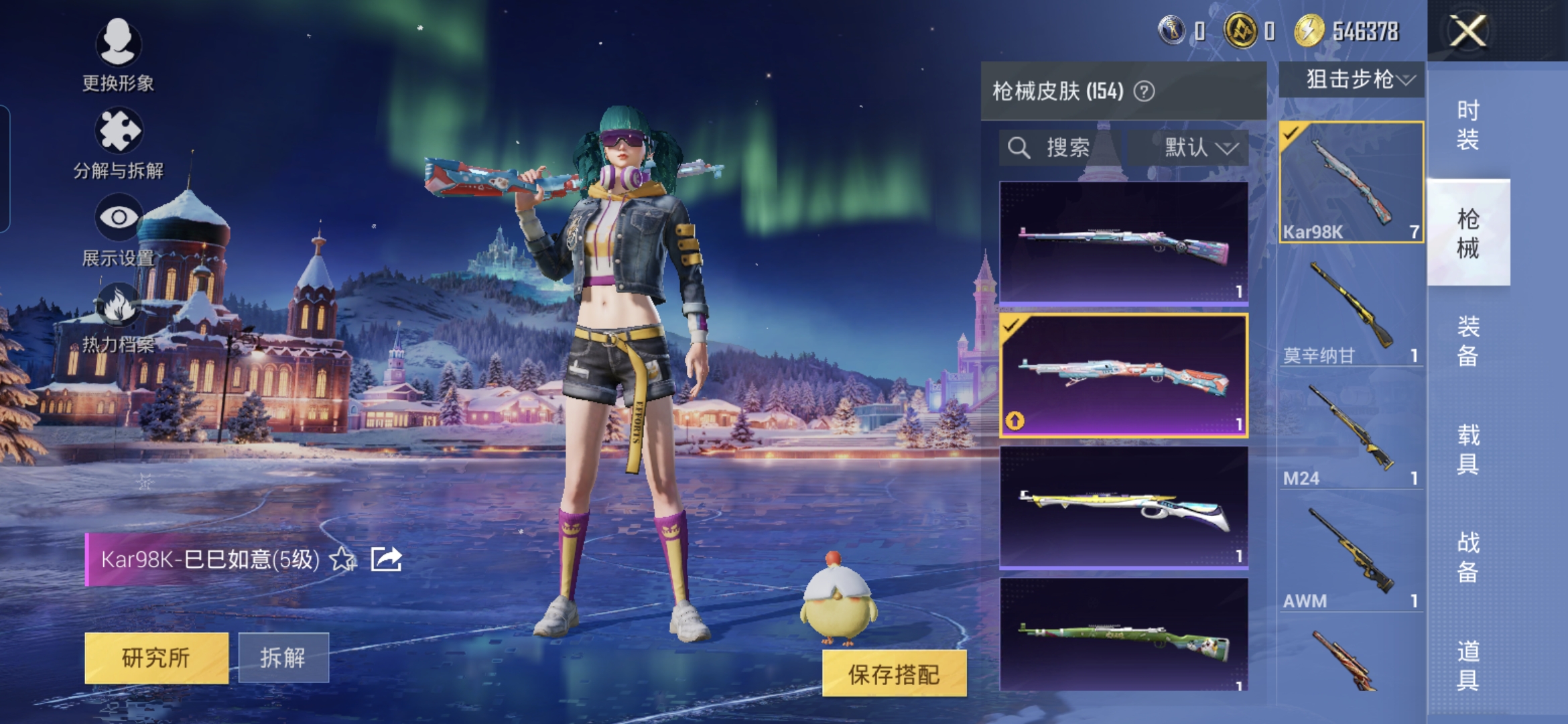Switch to the 载具 vehicle tab
This screenshot has width=1568, height=724.
(1467, 449)
